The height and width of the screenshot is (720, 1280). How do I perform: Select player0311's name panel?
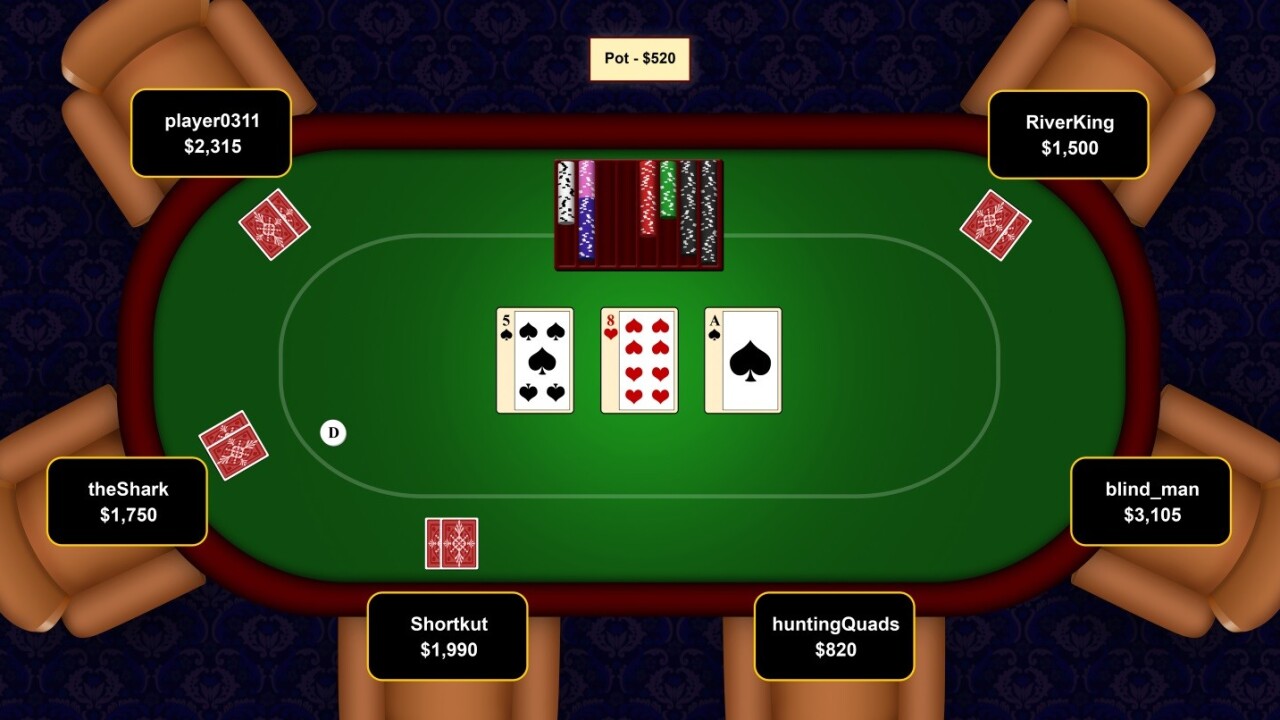pos(211,134)
